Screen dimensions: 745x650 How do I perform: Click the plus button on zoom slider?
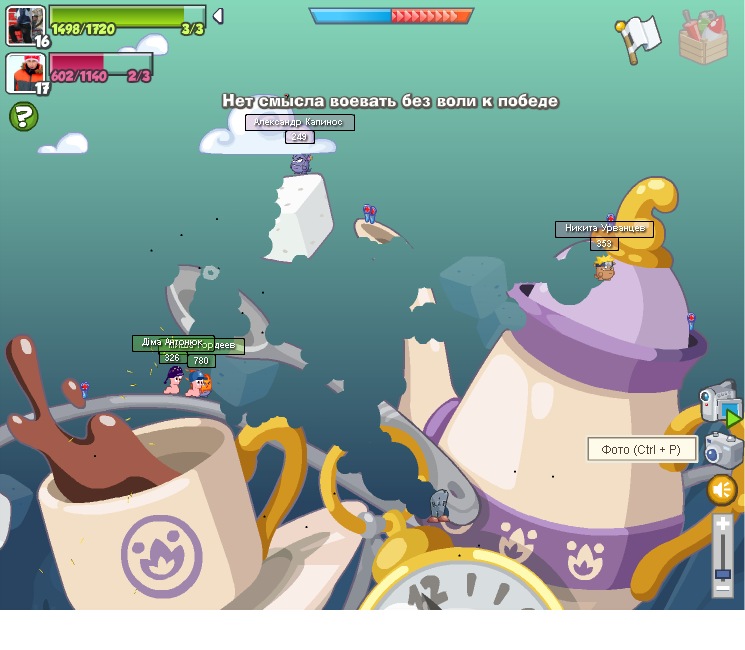(722, 525)
